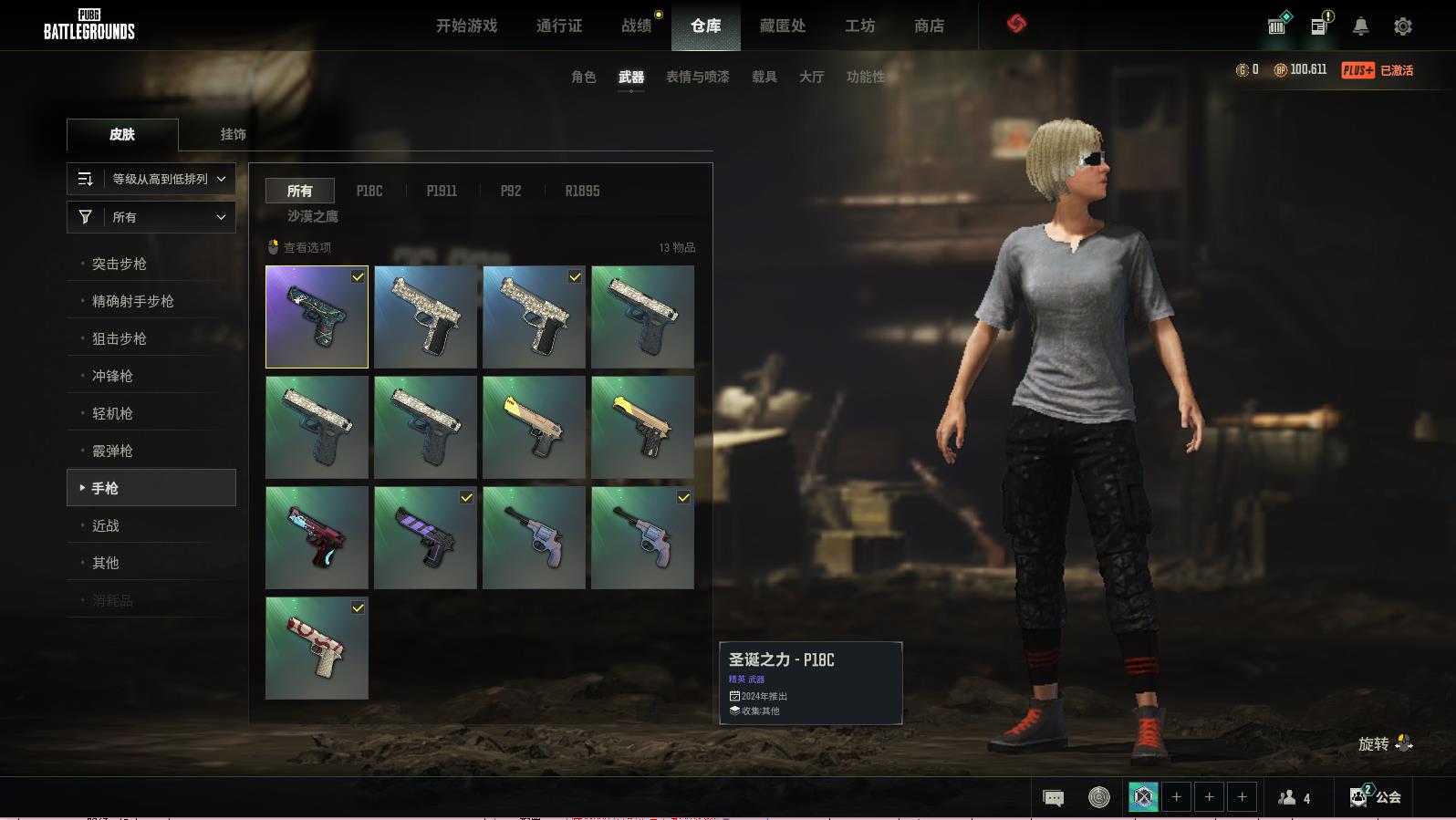
Task: Open the 等级从高到低排列 sort dropdown
Action: click(x=151, y=179)
